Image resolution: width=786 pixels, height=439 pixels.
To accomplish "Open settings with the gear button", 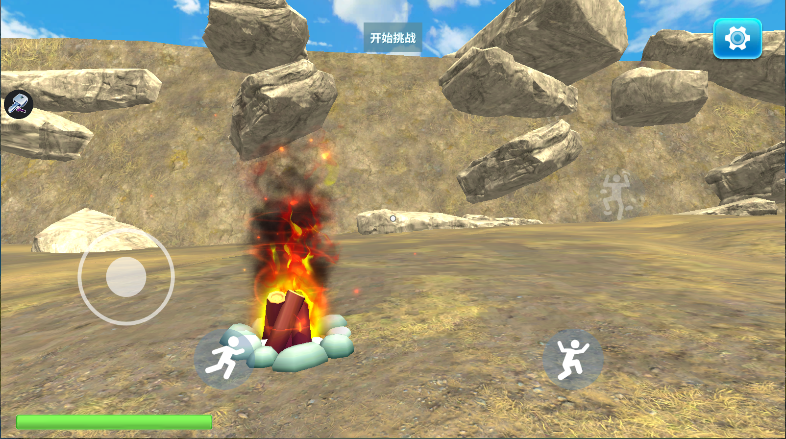I will tap(737, 39).
